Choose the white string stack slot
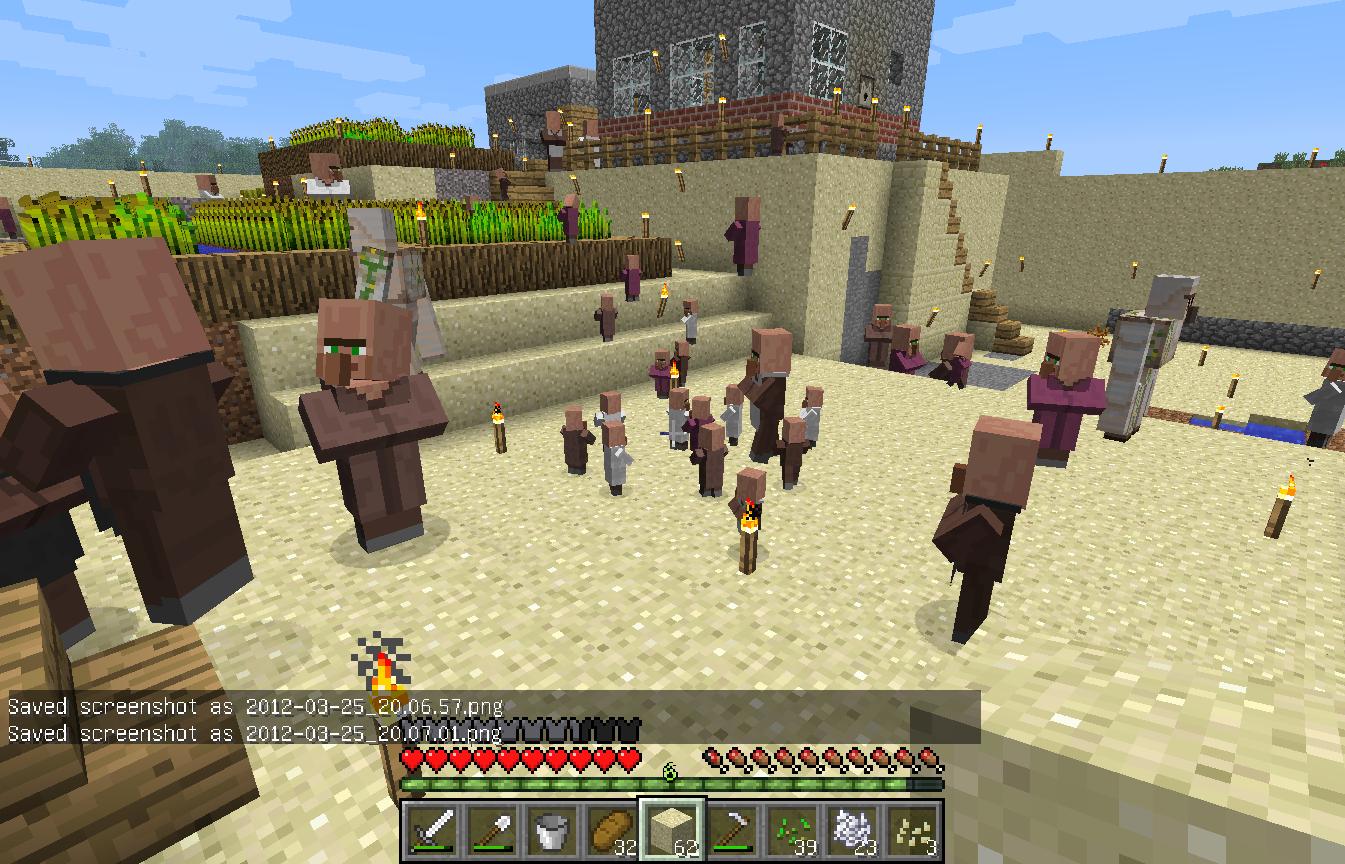Image resolution: width=1345 pixels, height=864 pixels. (851, 829)
